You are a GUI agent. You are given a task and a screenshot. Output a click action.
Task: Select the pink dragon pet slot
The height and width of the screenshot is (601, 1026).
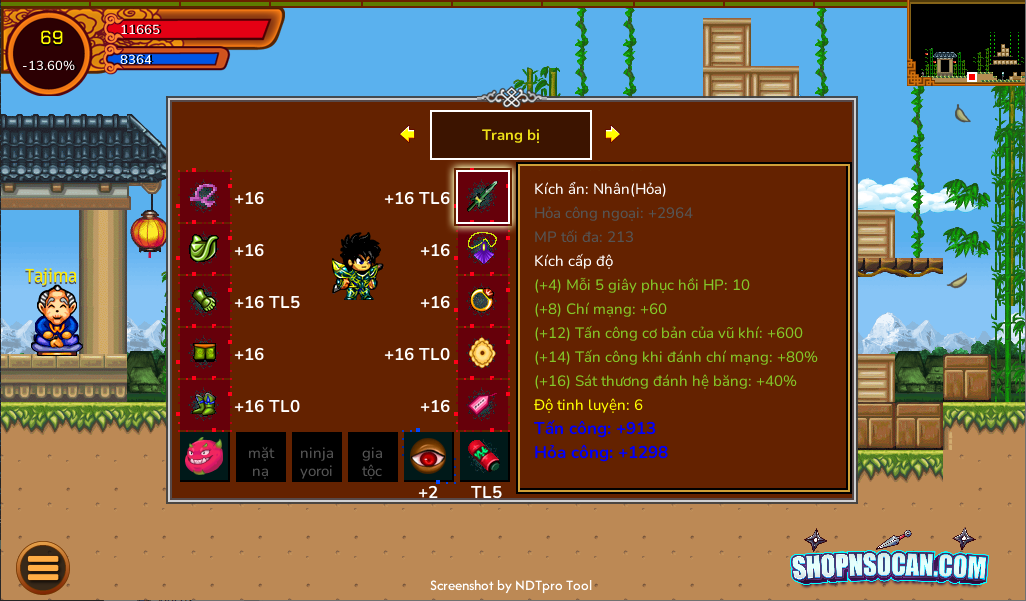(205, 457)
